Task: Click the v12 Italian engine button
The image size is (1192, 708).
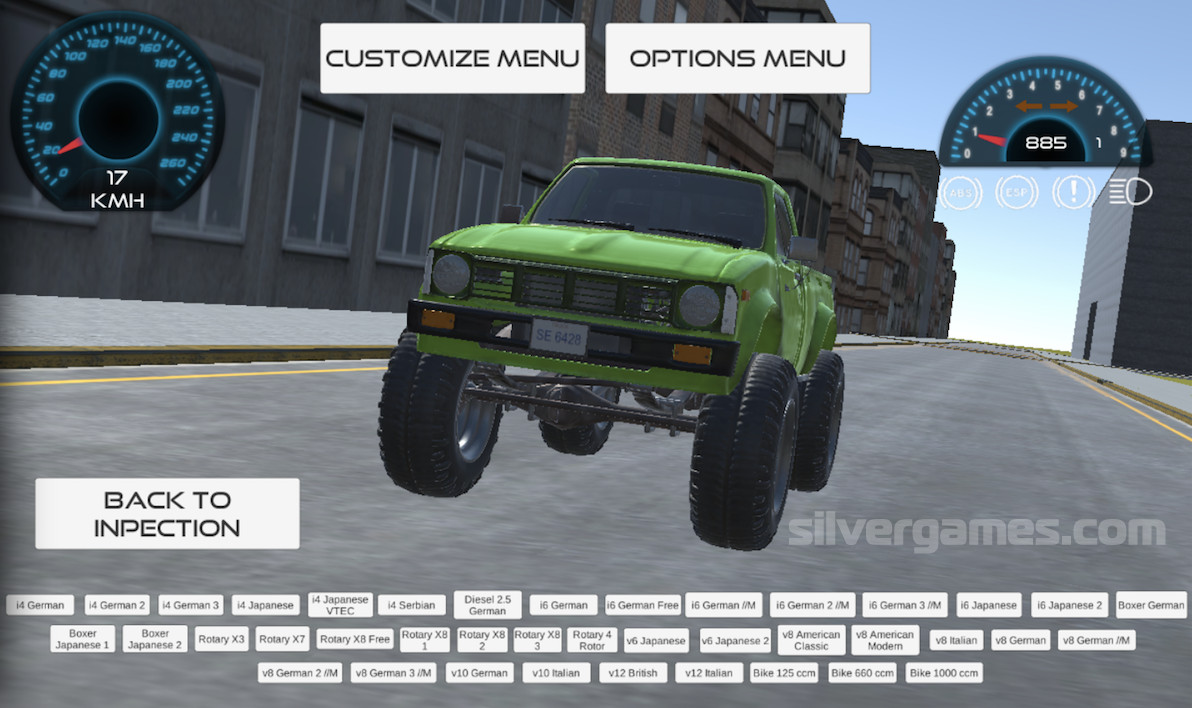Action: click(709, 673)
